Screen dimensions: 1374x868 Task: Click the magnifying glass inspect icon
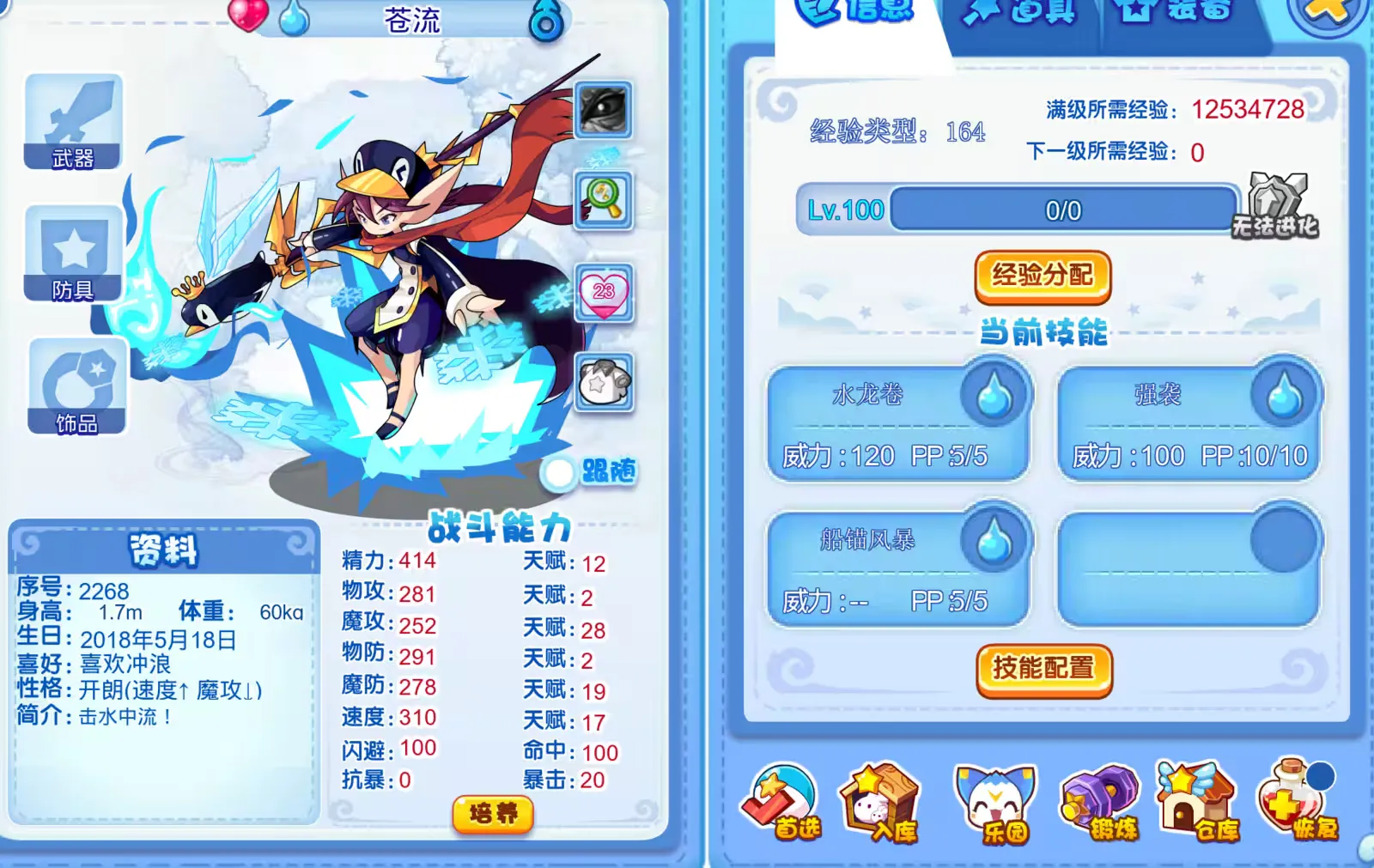[604, 201]
